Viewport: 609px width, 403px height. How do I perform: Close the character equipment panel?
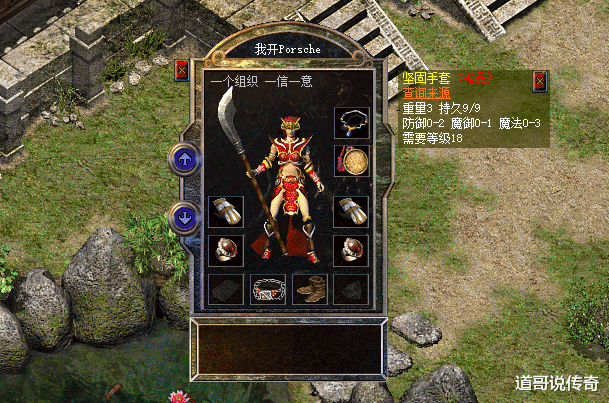point(182,70)
